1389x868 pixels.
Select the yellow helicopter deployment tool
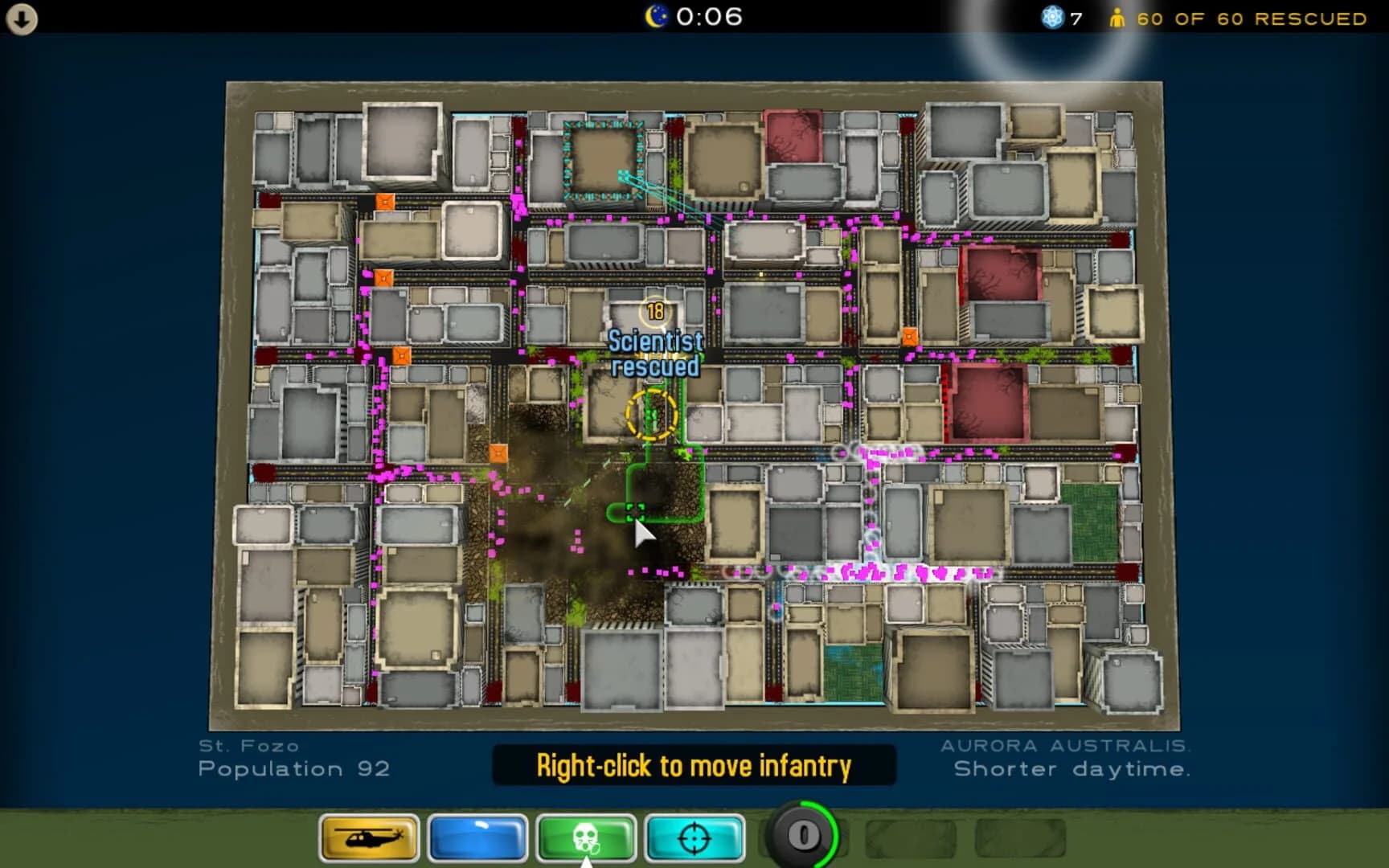tap(369, 837)
